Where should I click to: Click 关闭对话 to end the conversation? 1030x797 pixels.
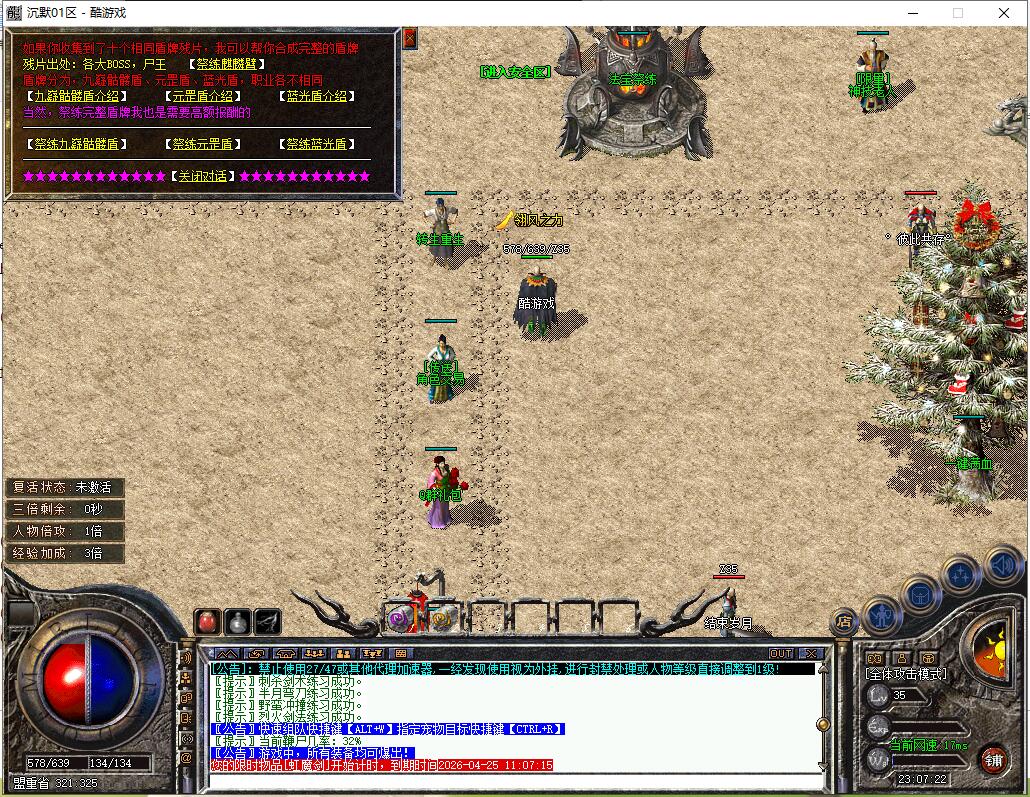point(202,176)
